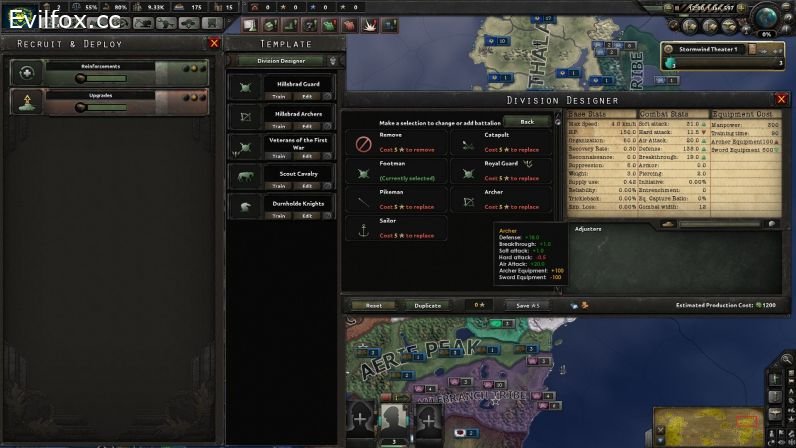This screenshot has height=448, width=796.
Task: Choose the Archer battalion option
Action: coord(500,201)
